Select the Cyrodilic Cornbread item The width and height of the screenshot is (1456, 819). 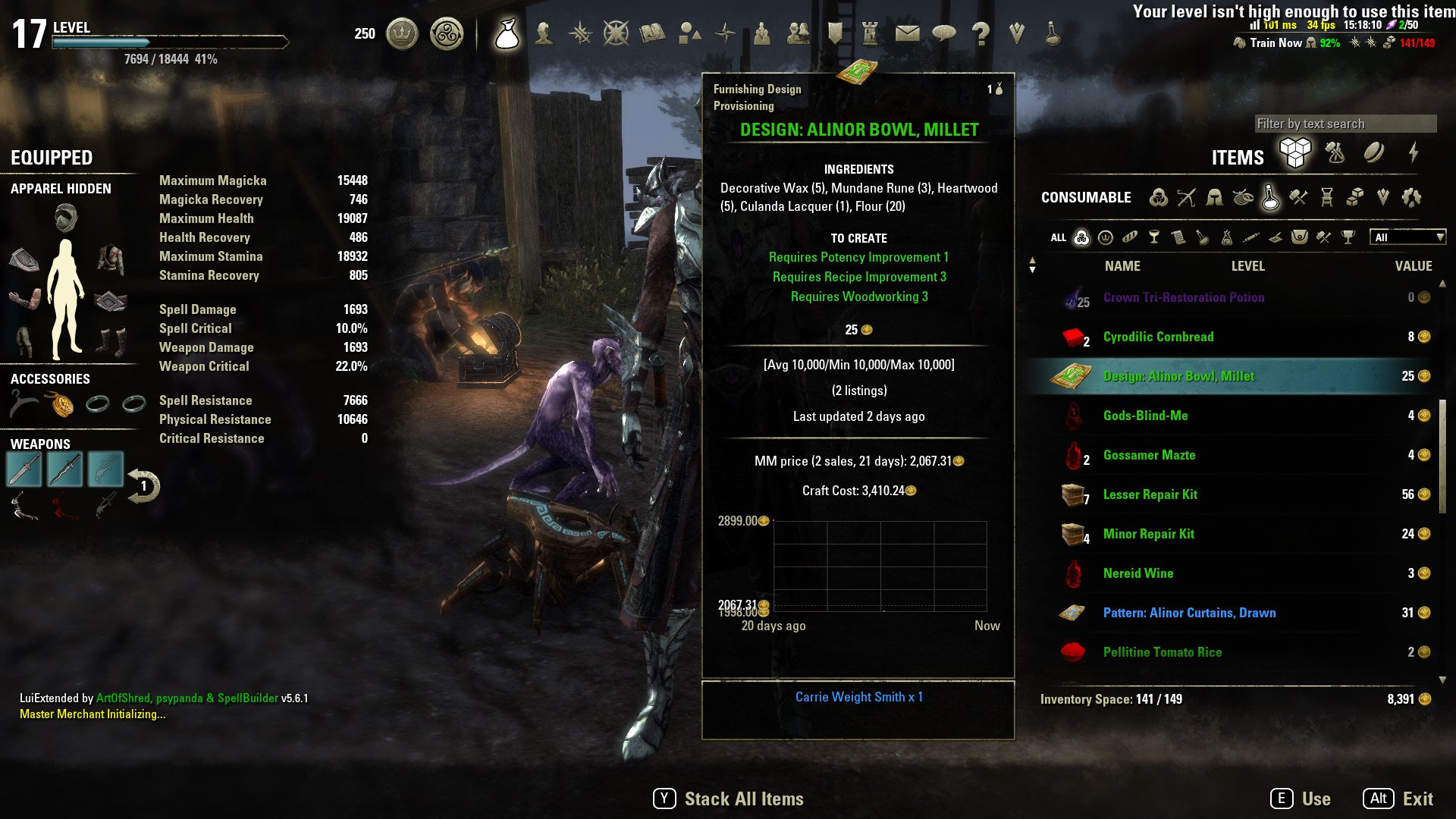click(x=1158, y=336)
